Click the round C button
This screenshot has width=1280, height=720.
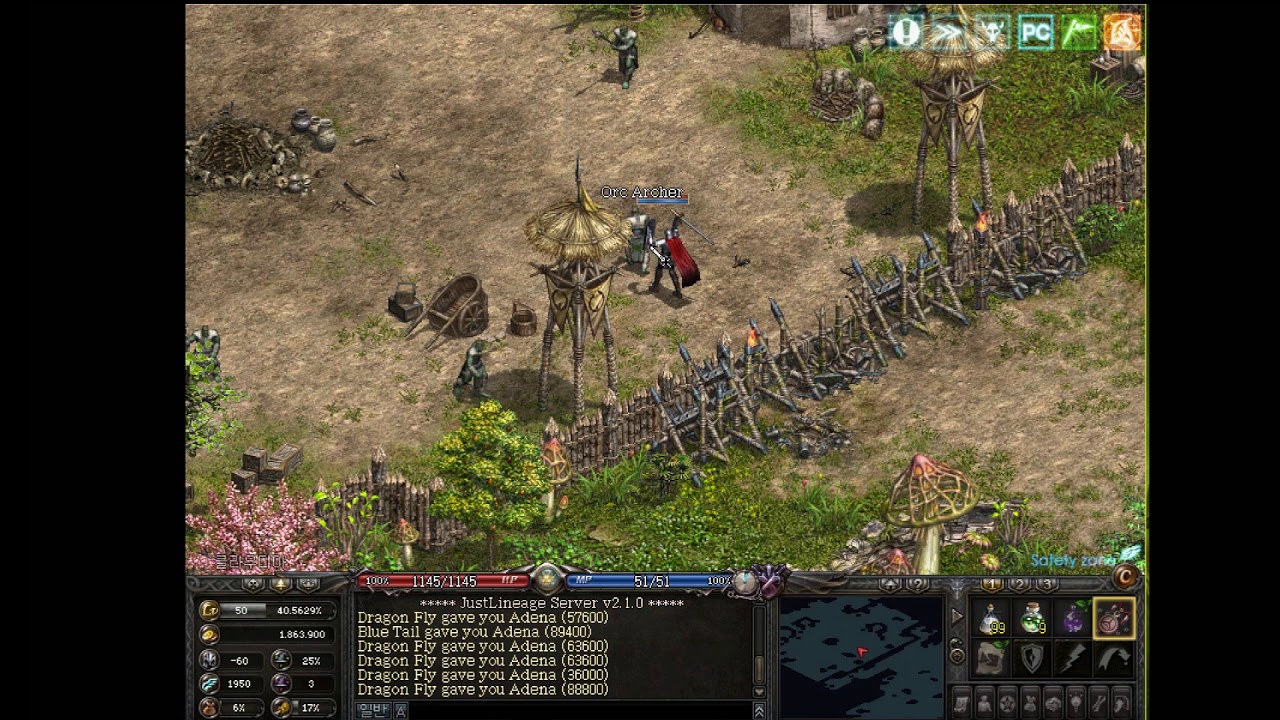point(1127,577)
